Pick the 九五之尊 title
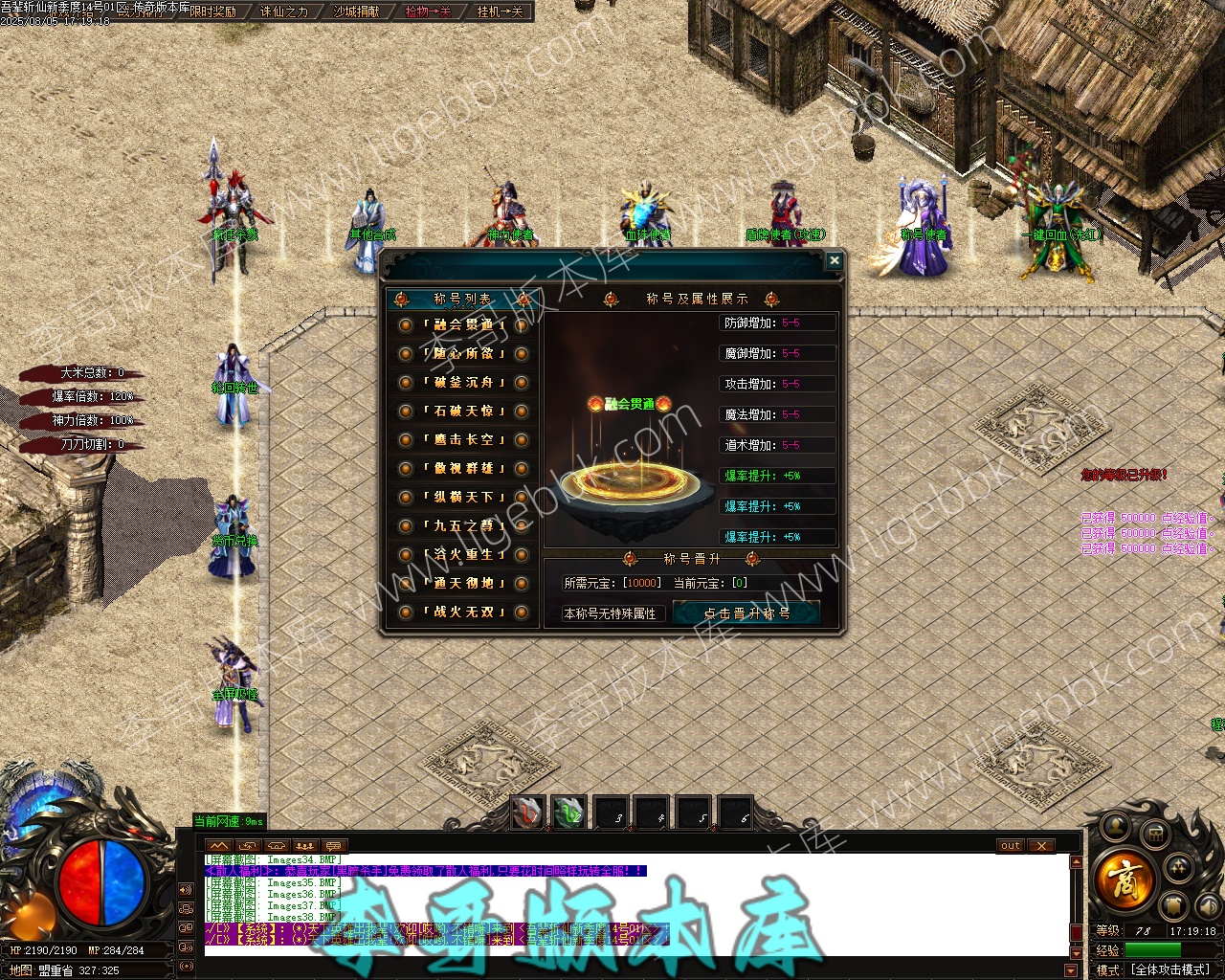This screenshot has height=980, width=1225. (x=464, y=526)
